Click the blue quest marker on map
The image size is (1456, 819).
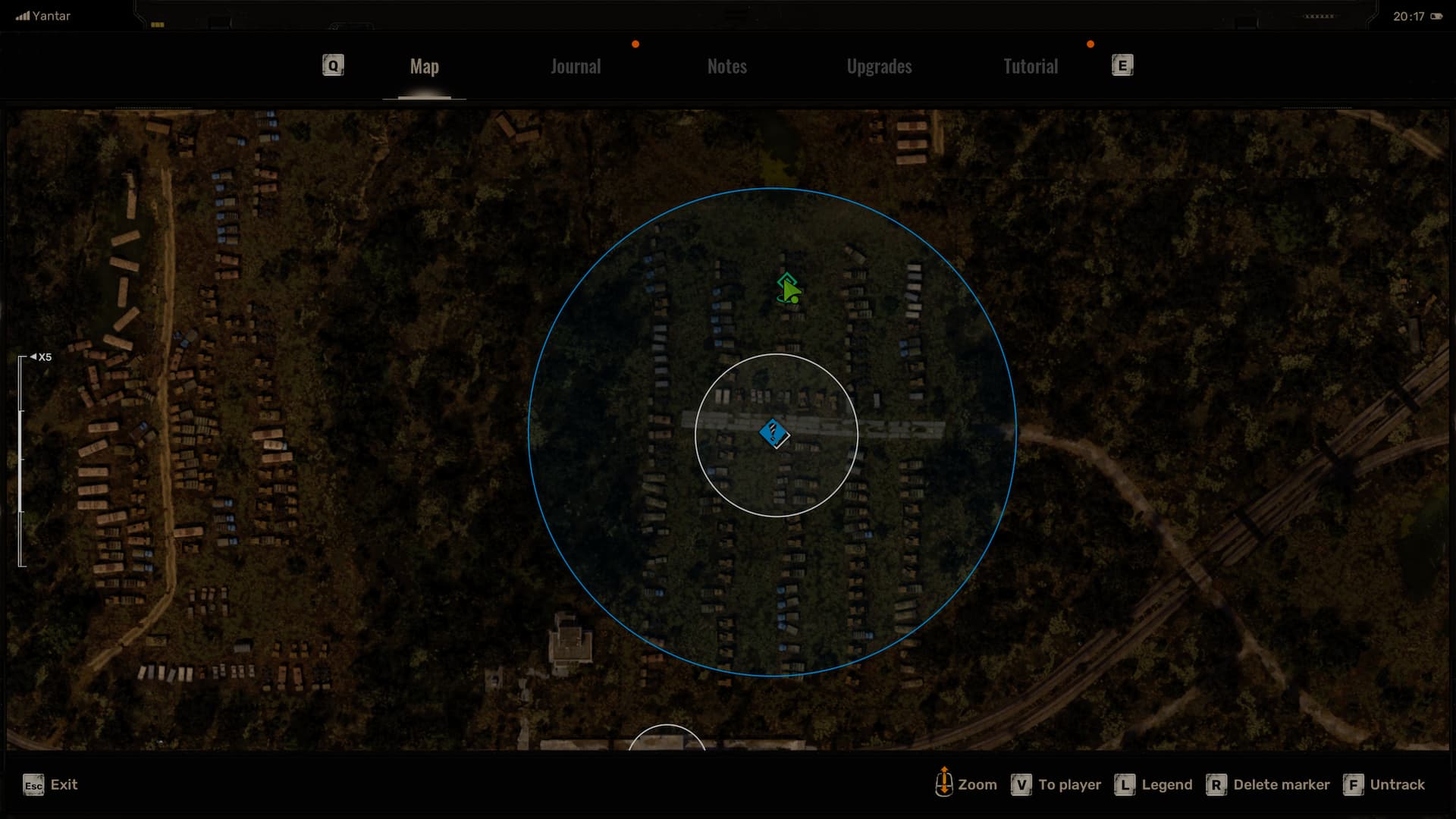[773, 434]
